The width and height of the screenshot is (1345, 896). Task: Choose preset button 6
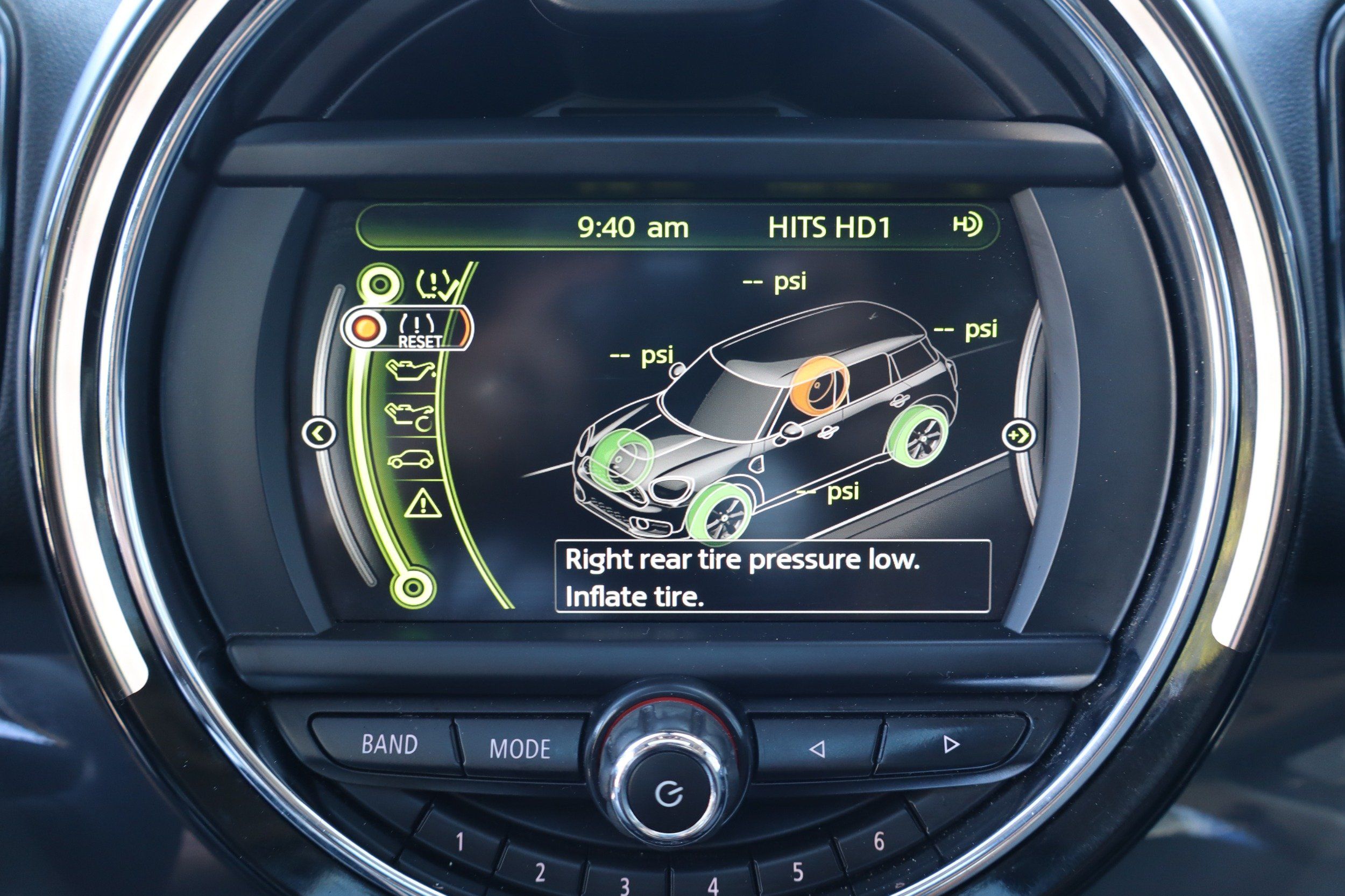click(x=879, y=841)
